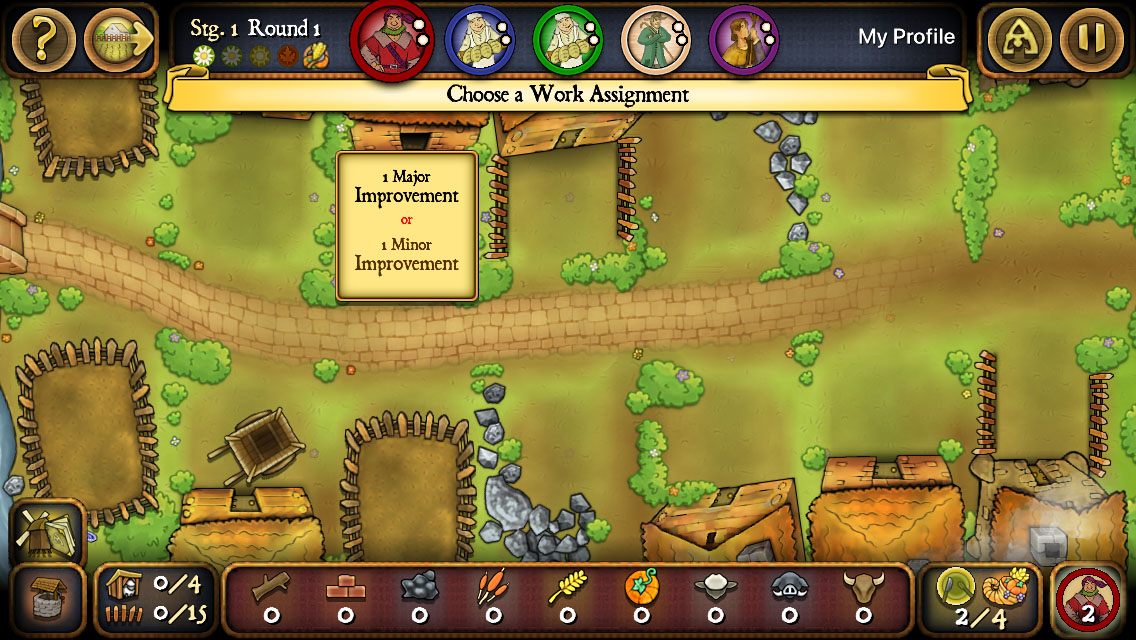Viewport: 1136px width, 640px height.
Task: Pause the game
Action: tap(1092, 40)
